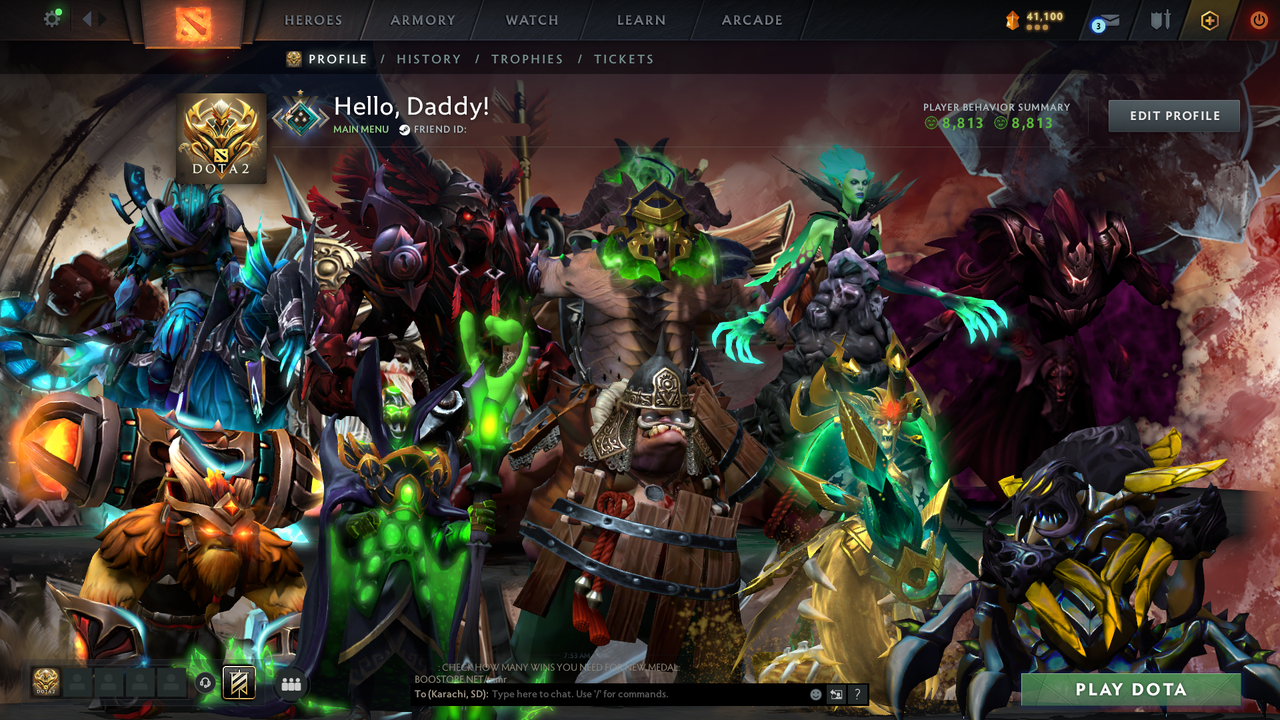Open the HISTORY tab
Screen dimensions: 1280x720
[429, 59]
